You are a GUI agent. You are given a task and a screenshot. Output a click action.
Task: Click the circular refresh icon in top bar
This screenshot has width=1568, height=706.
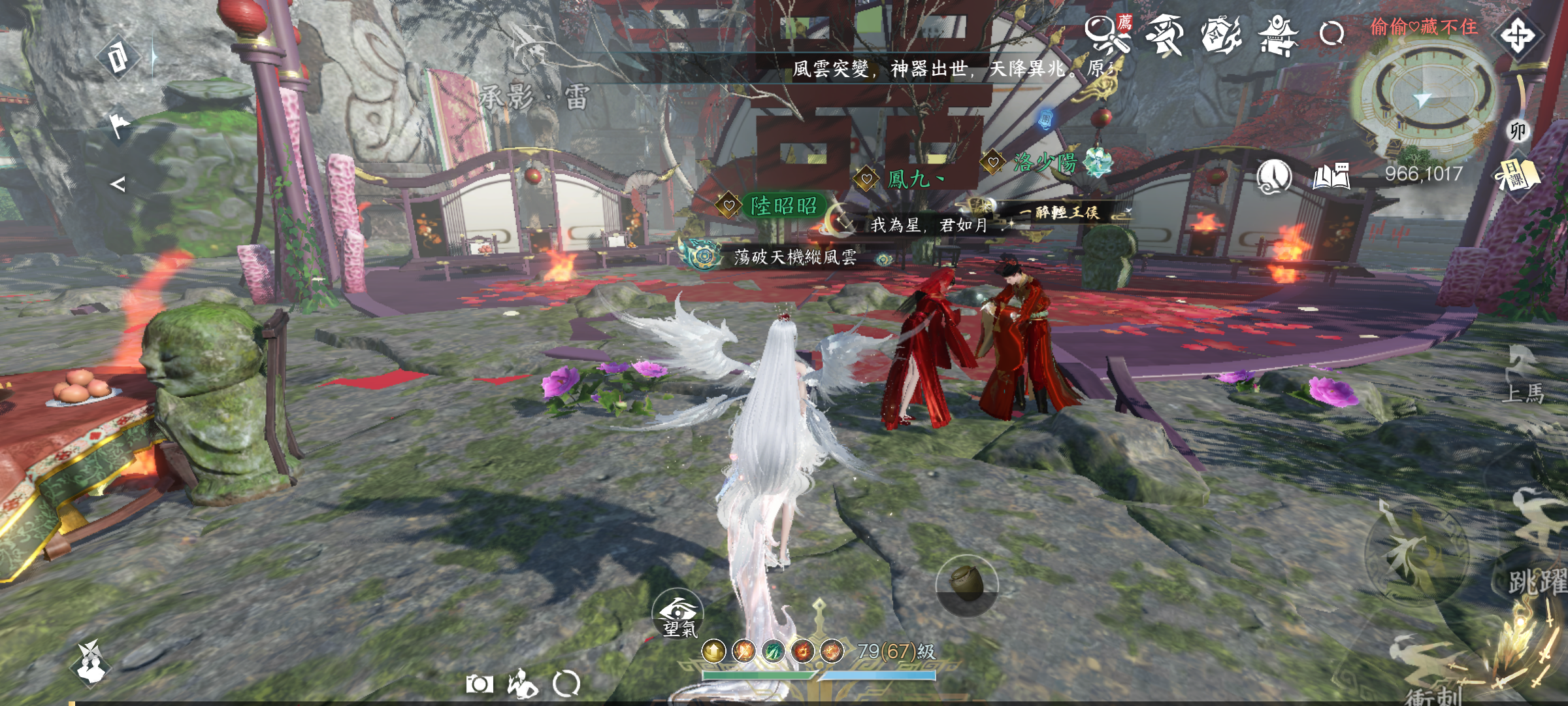[x=1331, y=34]
